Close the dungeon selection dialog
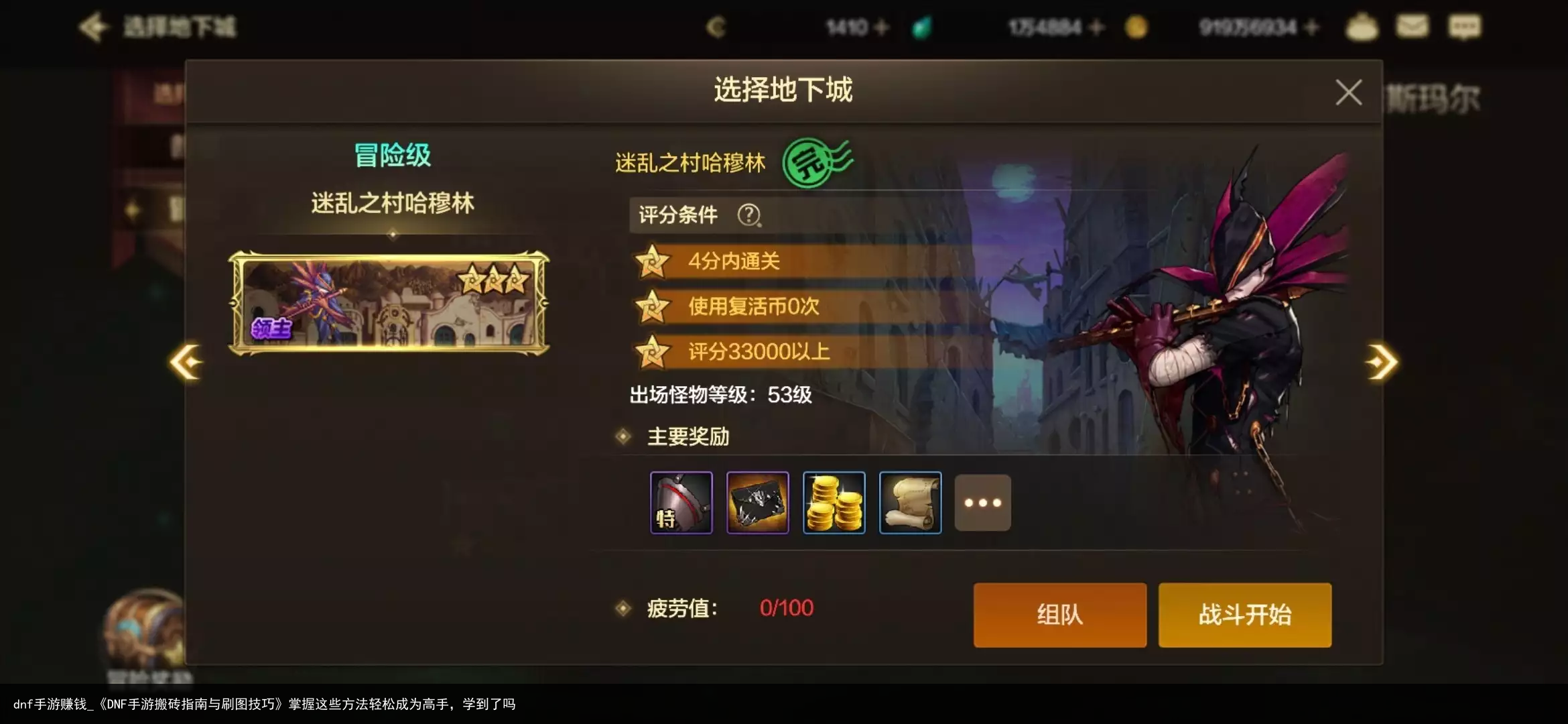The width and height of the screenshot is (1568, 724). click(1348, 93)
